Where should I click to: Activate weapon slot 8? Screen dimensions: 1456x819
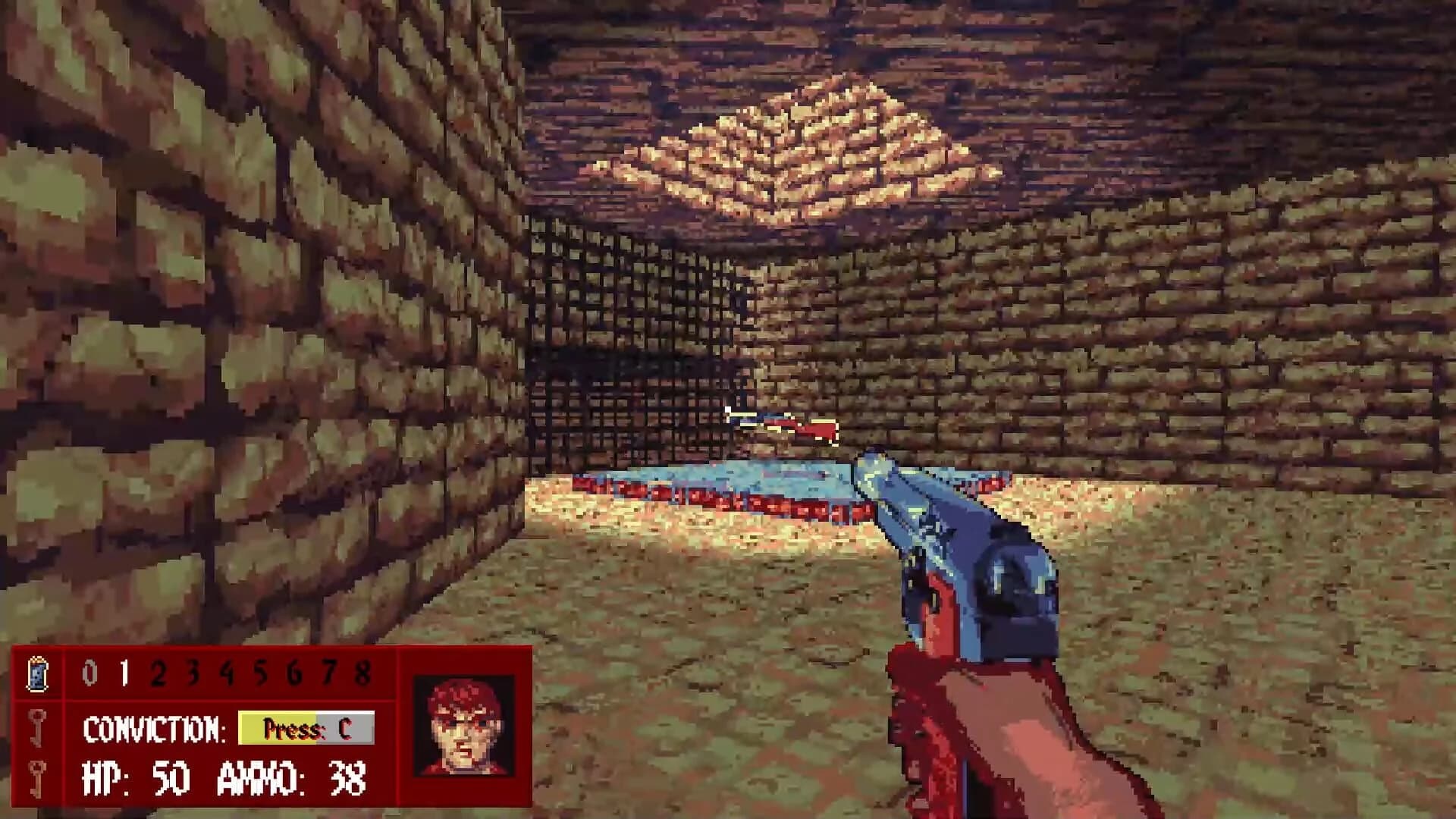click(x=362, y=670)
